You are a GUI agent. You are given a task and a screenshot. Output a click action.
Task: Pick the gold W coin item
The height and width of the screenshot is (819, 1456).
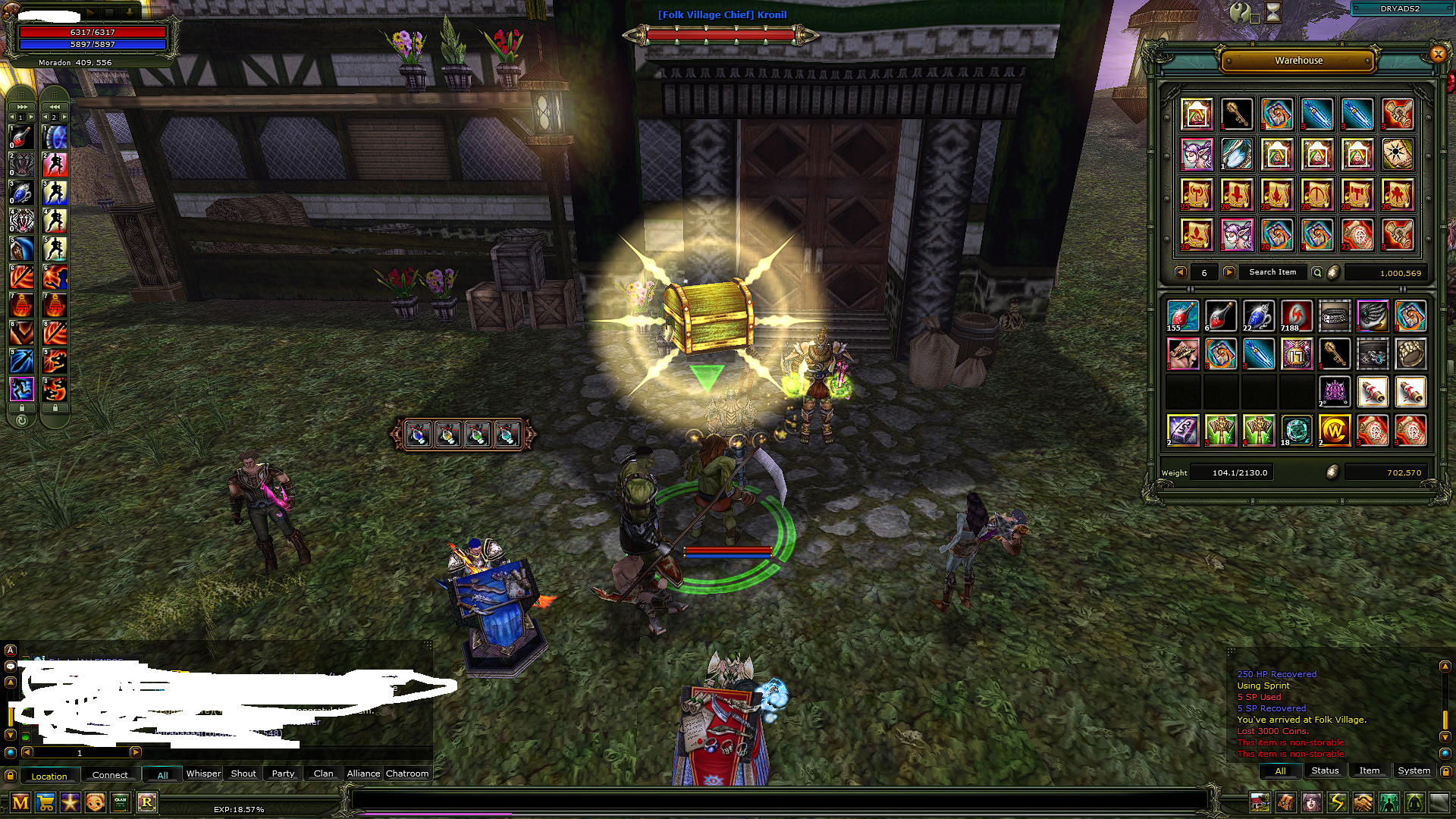[1334, 430]
